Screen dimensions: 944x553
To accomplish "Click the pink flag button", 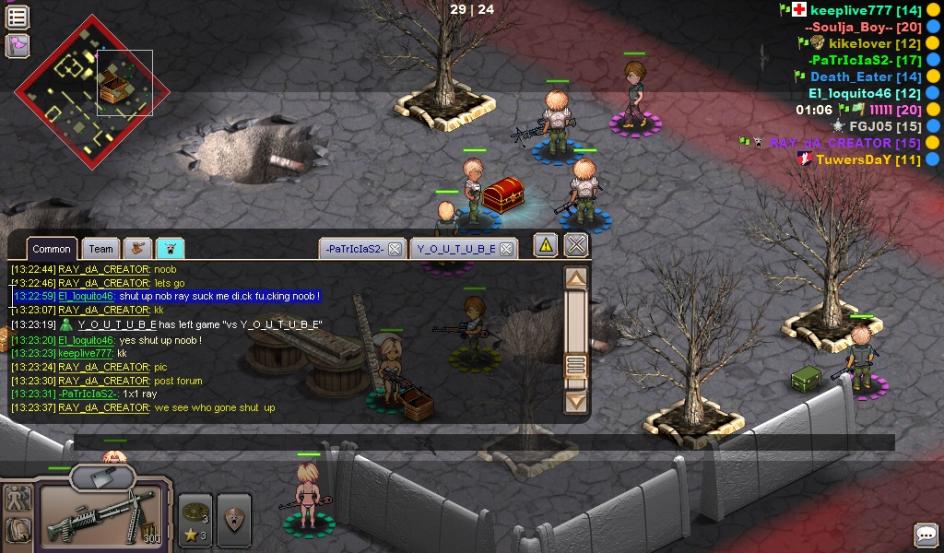I will 18,45.
